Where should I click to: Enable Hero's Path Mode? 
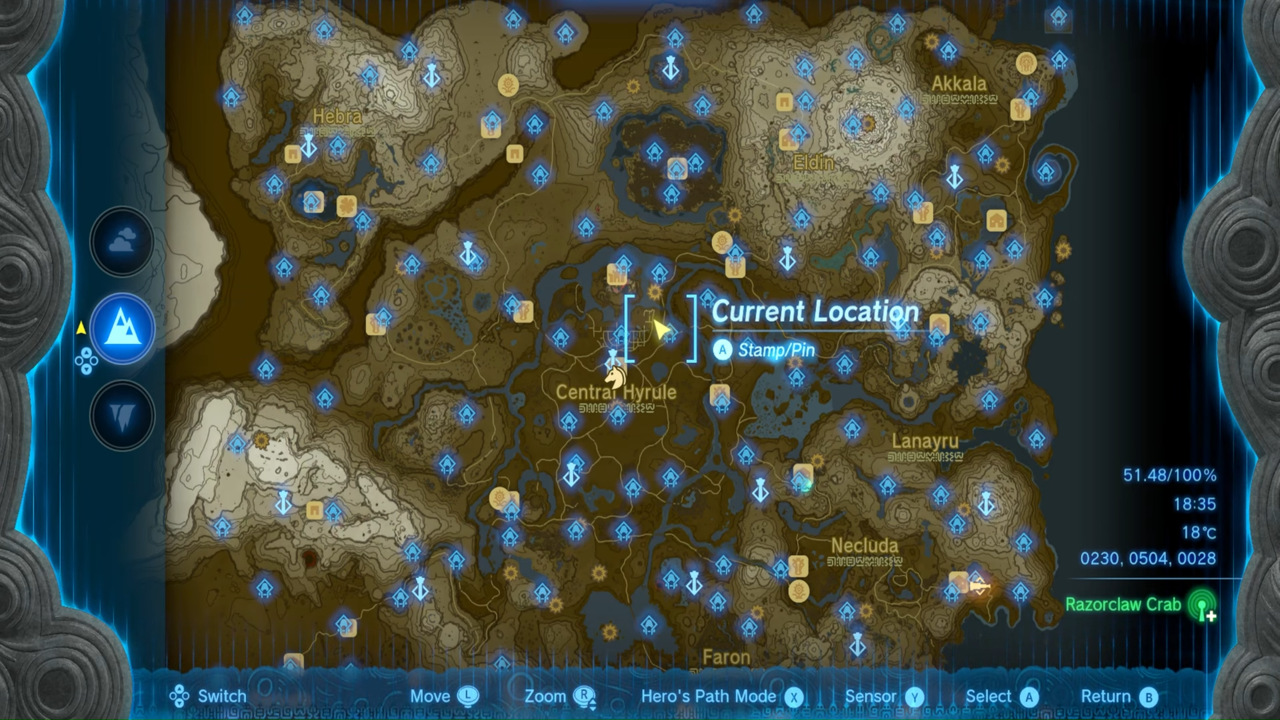point(710,696)
